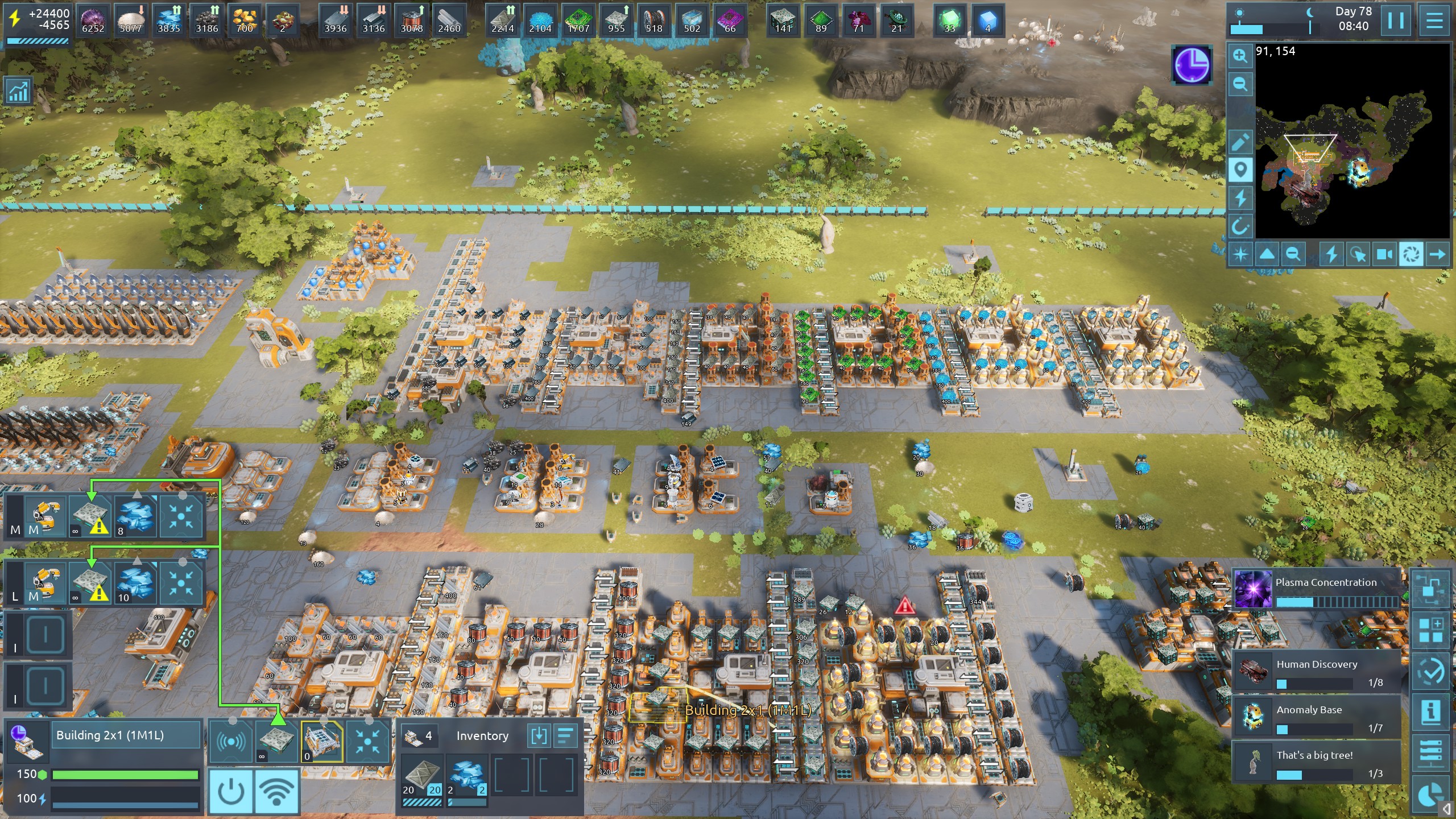Open the pie chart button in the right sidebar
Viewport: 1456px width, 819px height.
(x=1430, y=794)
